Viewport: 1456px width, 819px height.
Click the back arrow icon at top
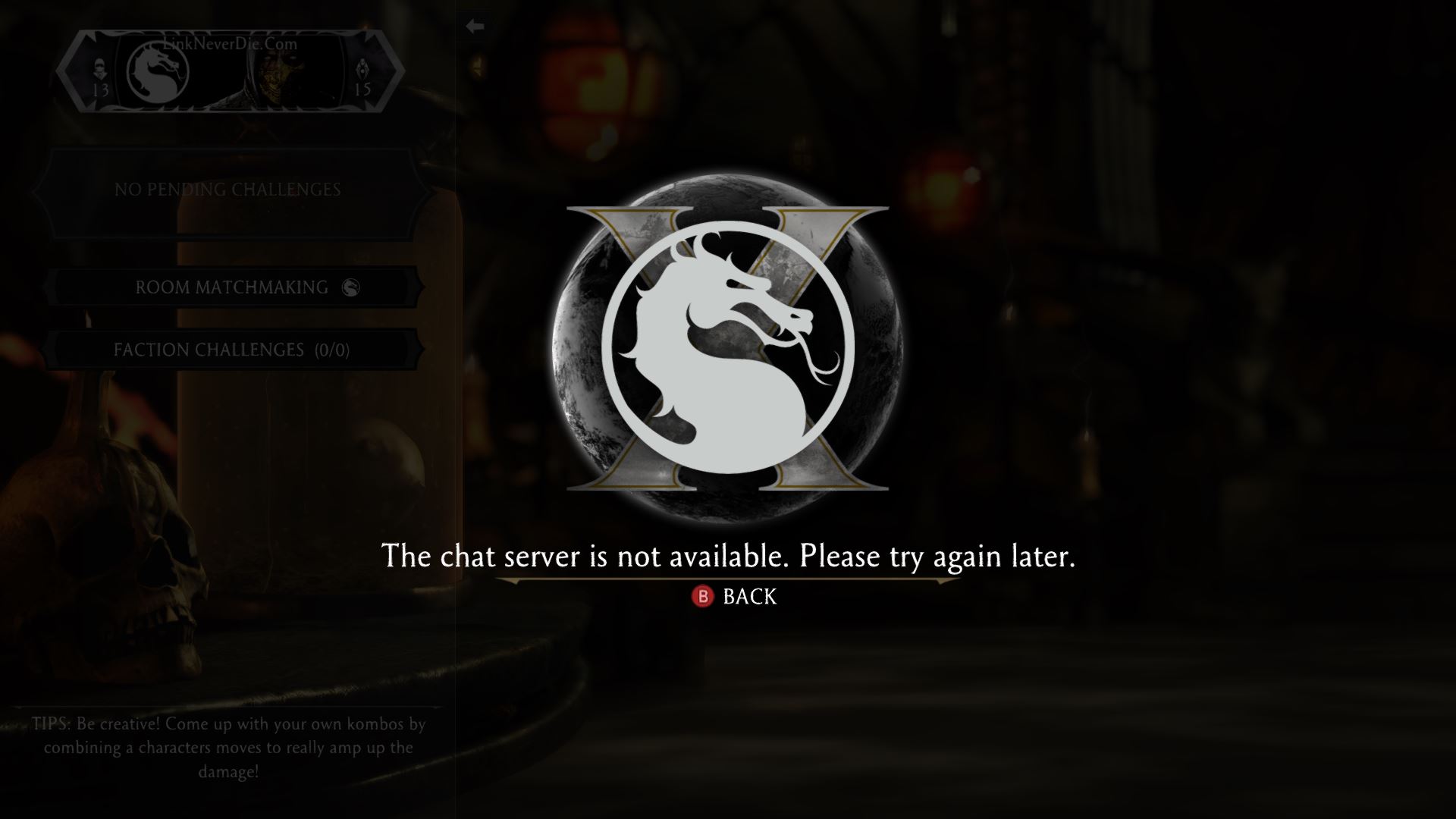click(474, 25)
